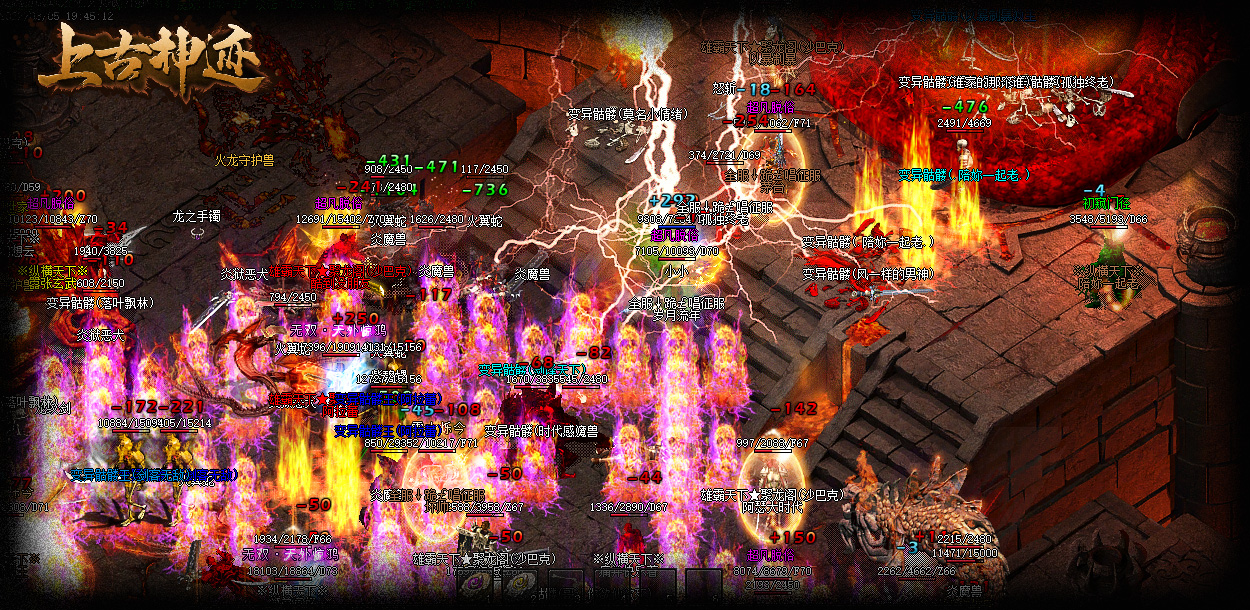
Task: Use the yellow swirl item in hotbar
Action: 520,584
